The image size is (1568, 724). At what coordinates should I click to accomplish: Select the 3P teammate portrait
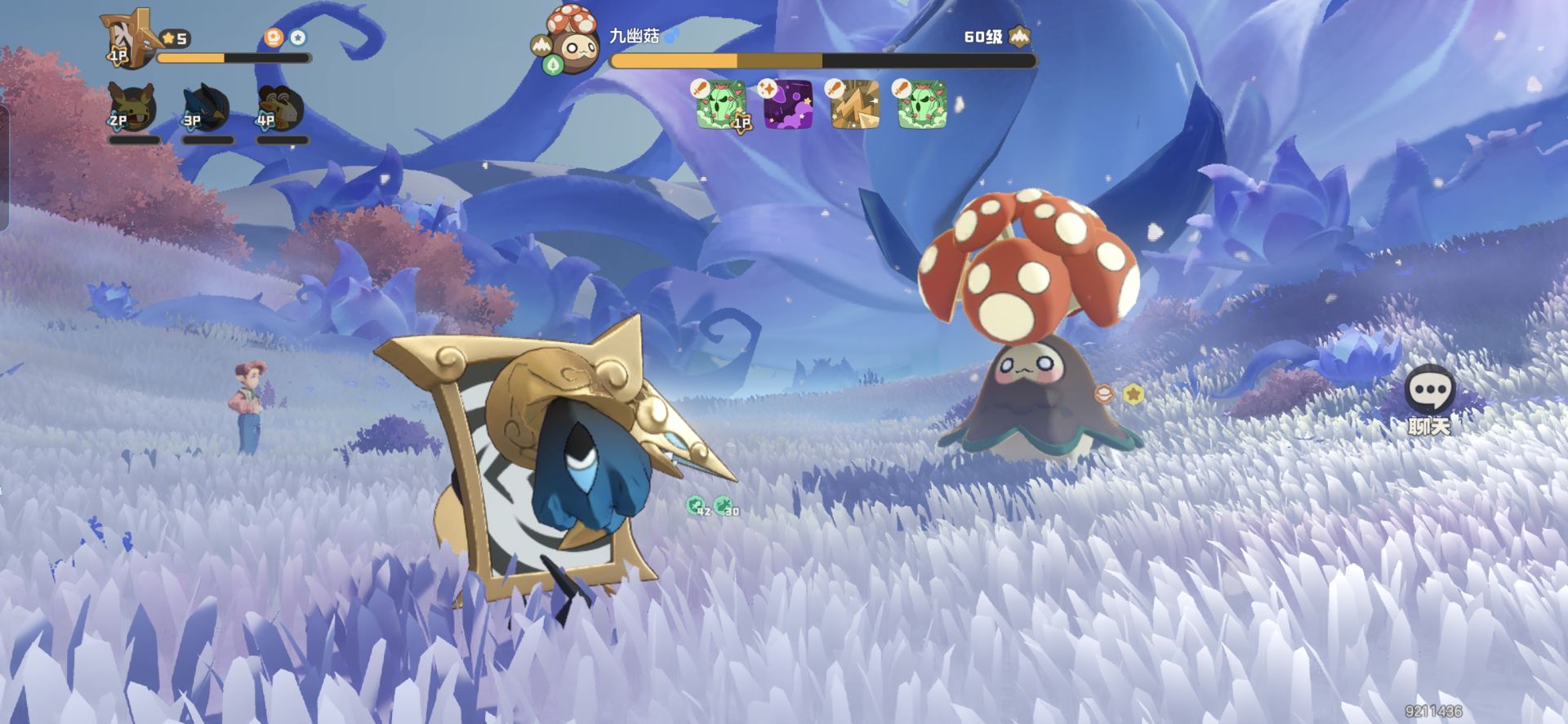(x=206, y=107)
